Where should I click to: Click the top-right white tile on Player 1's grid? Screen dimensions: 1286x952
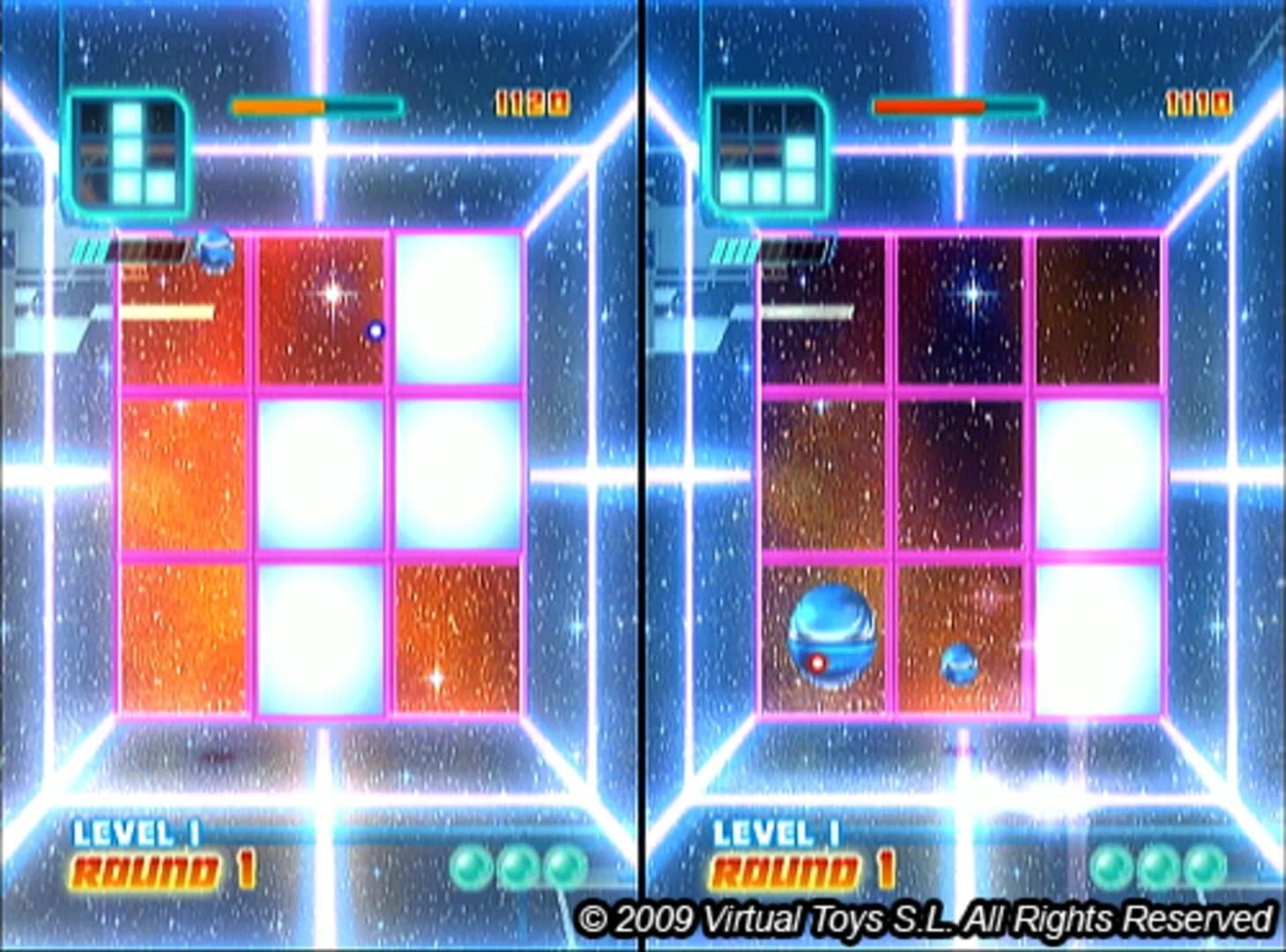[x=457, y=309]
